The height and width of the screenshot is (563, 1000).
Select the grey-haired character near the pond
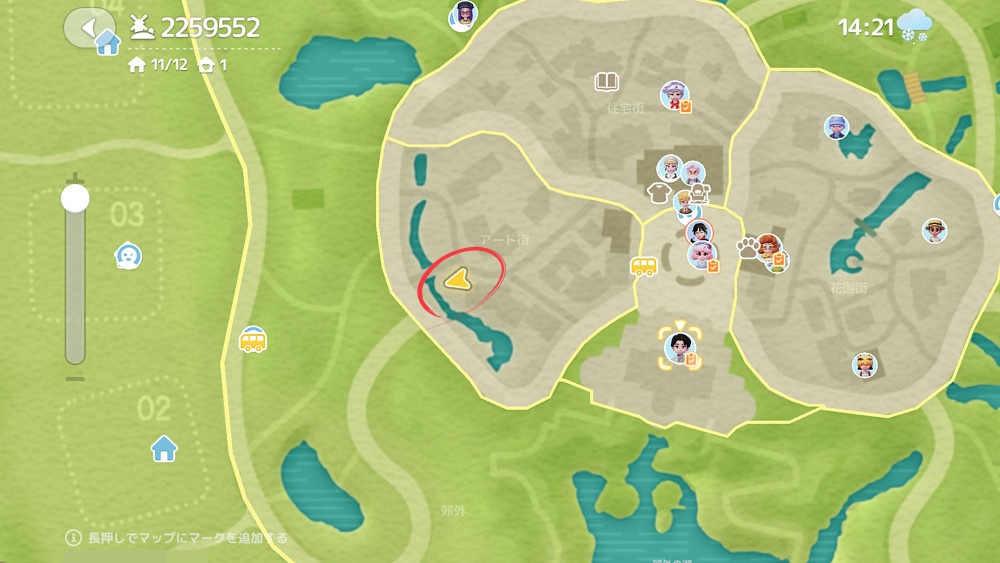pos(836,127)
